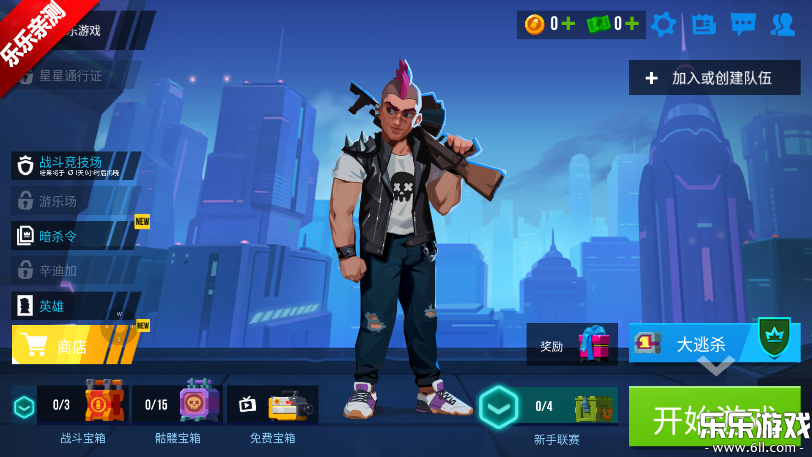This screenshot has height=457, width=812.
Task: Open the news calendar icon
Action: click(x=704, y=24)
